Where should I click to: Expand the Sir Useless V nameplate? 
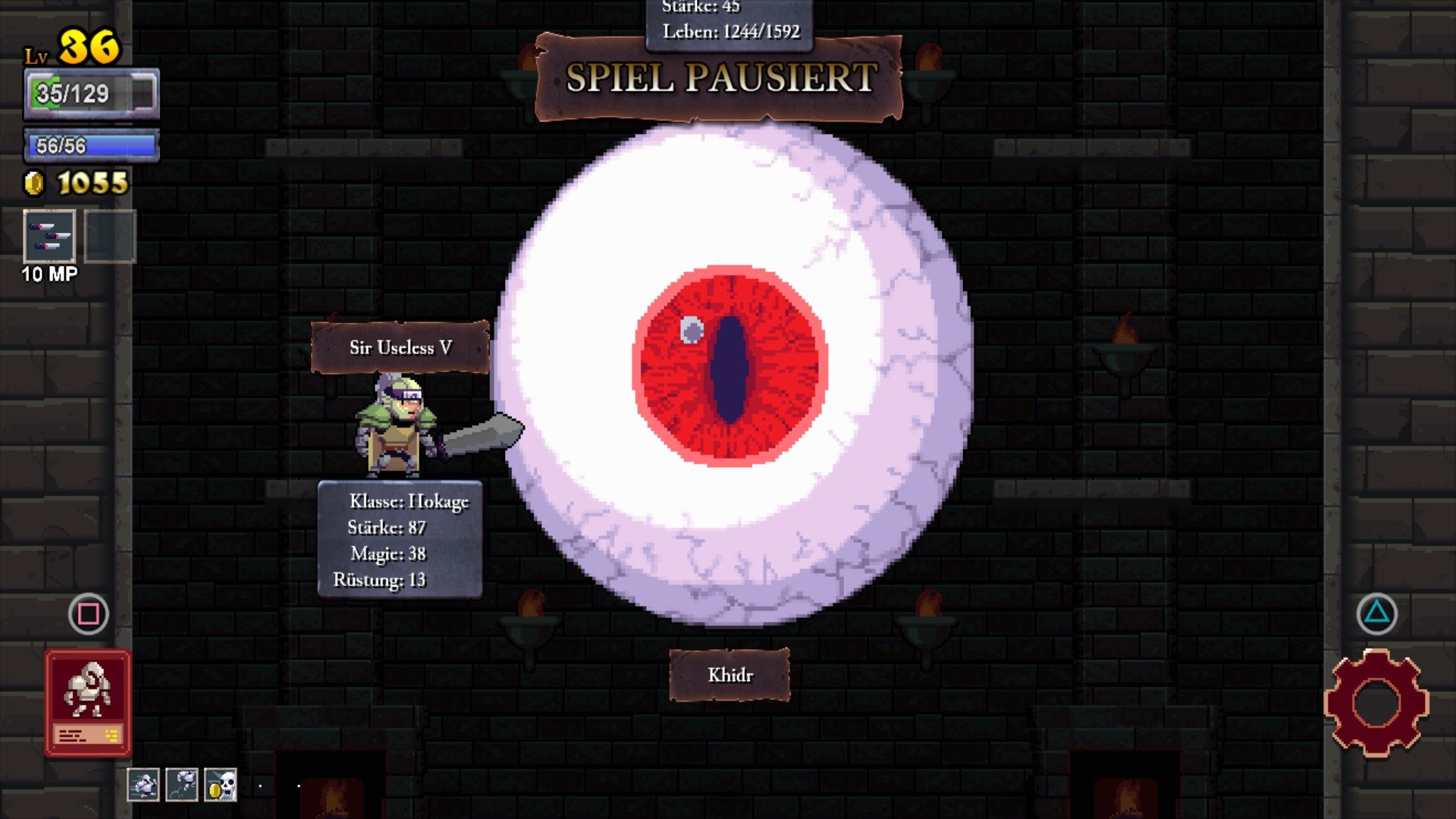tap(400, 347)
